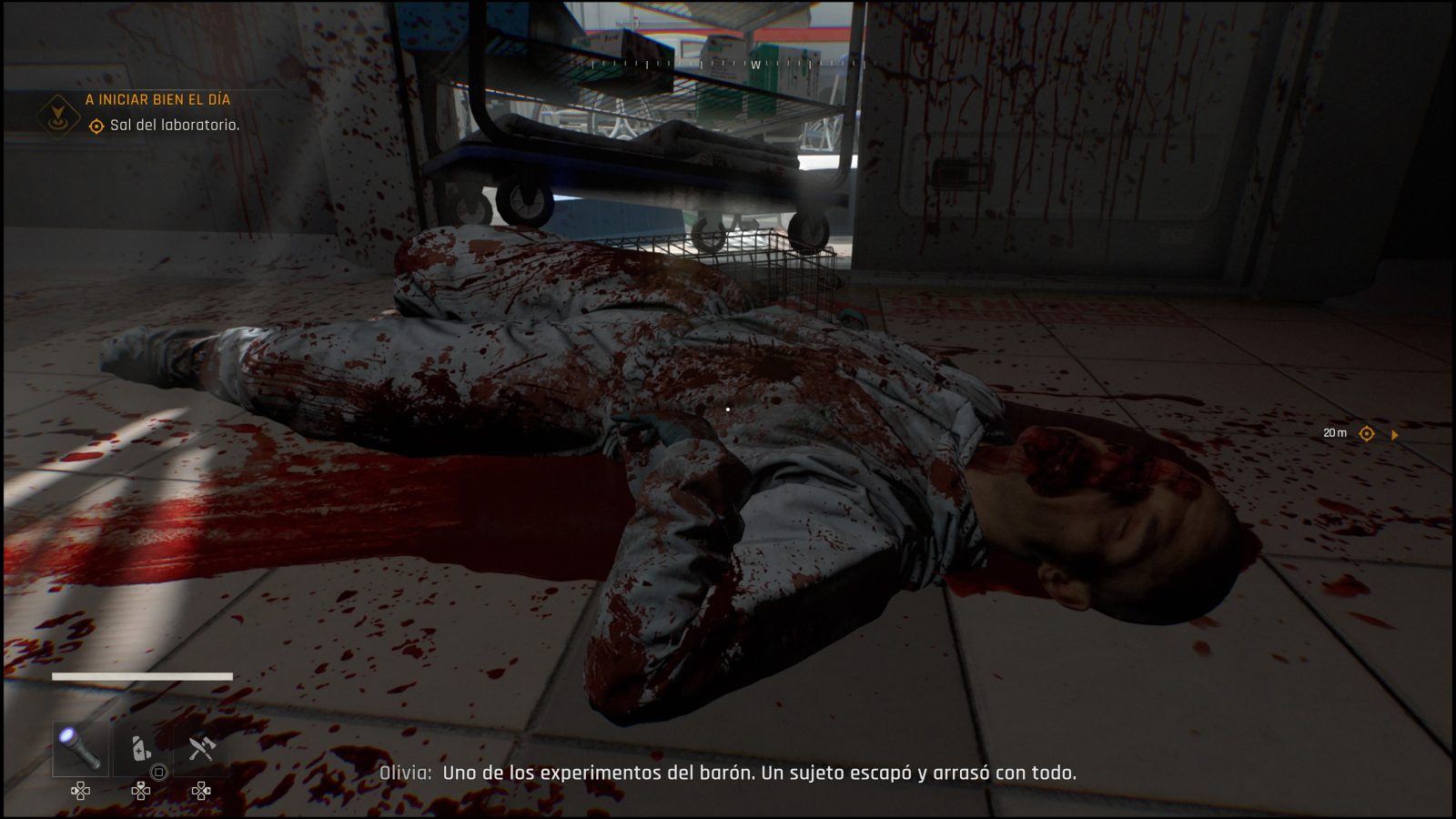This screenshot has width=1456, height=819.
Task: Click the compass bar heading strip
Action: tap(728, 65)
